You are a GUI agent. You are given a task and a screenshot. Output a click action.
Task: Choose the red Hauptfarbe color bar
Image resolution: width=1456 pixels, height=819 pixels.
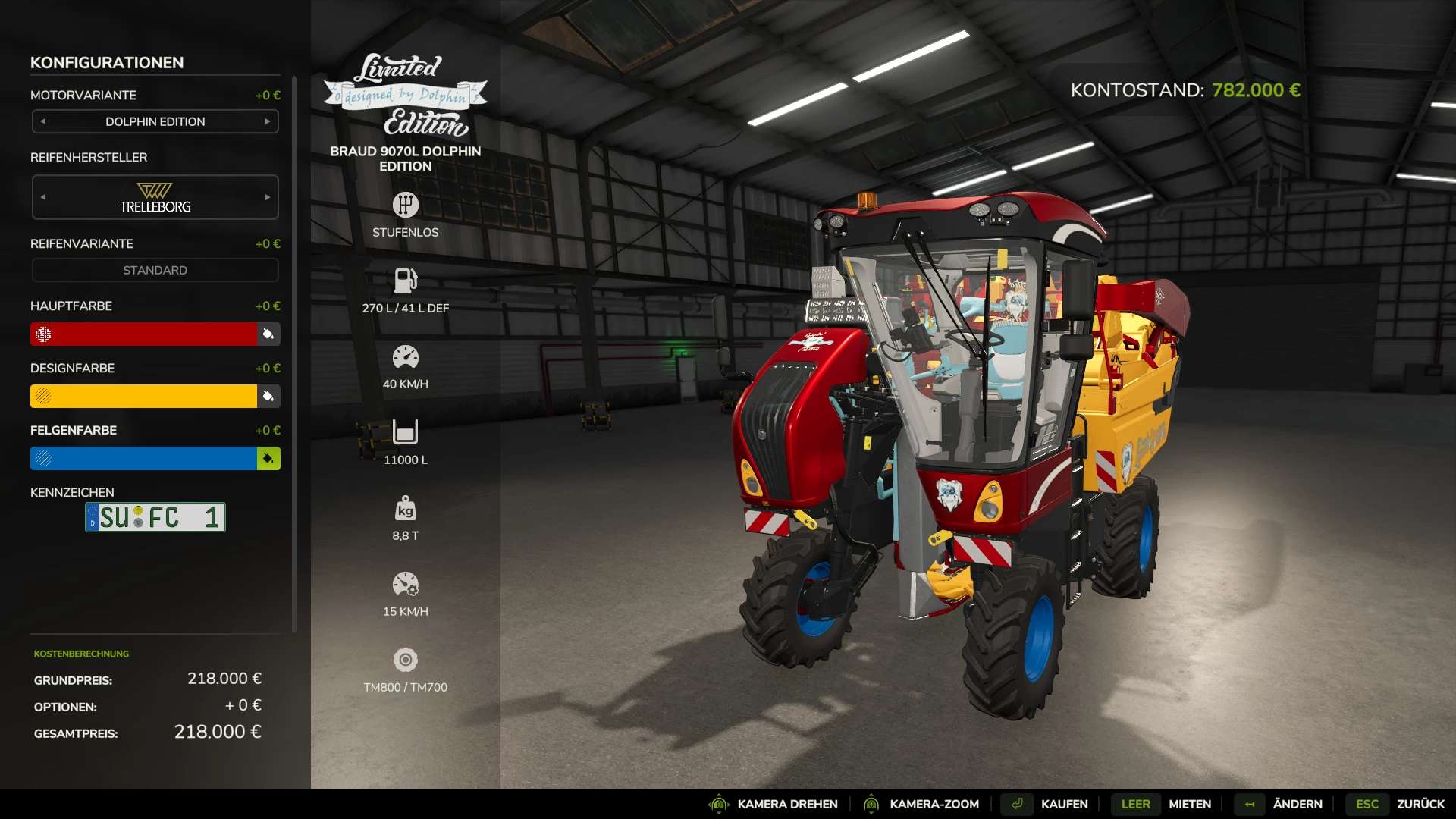[x=144, y=334]
